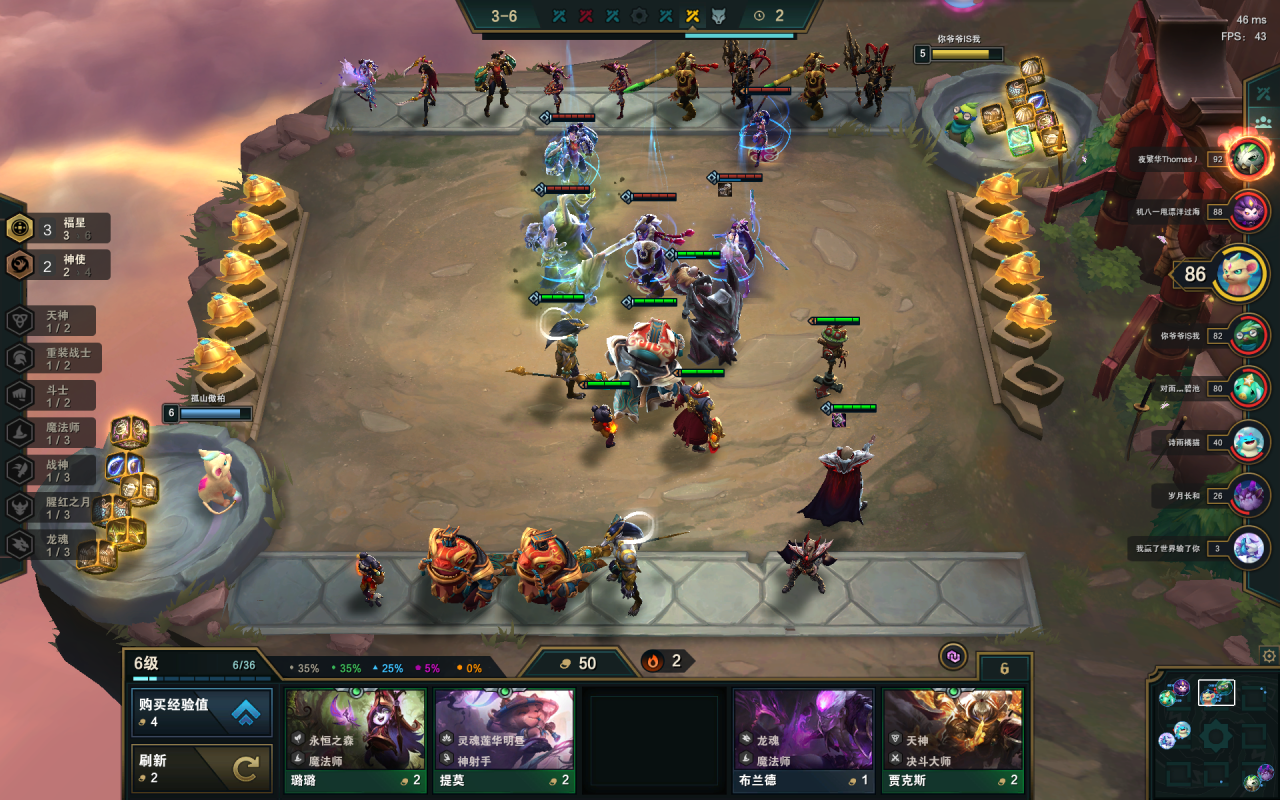Scout the board of 诗雨橘猫
Viewport: 1280px width, 800px height.
1248,441
